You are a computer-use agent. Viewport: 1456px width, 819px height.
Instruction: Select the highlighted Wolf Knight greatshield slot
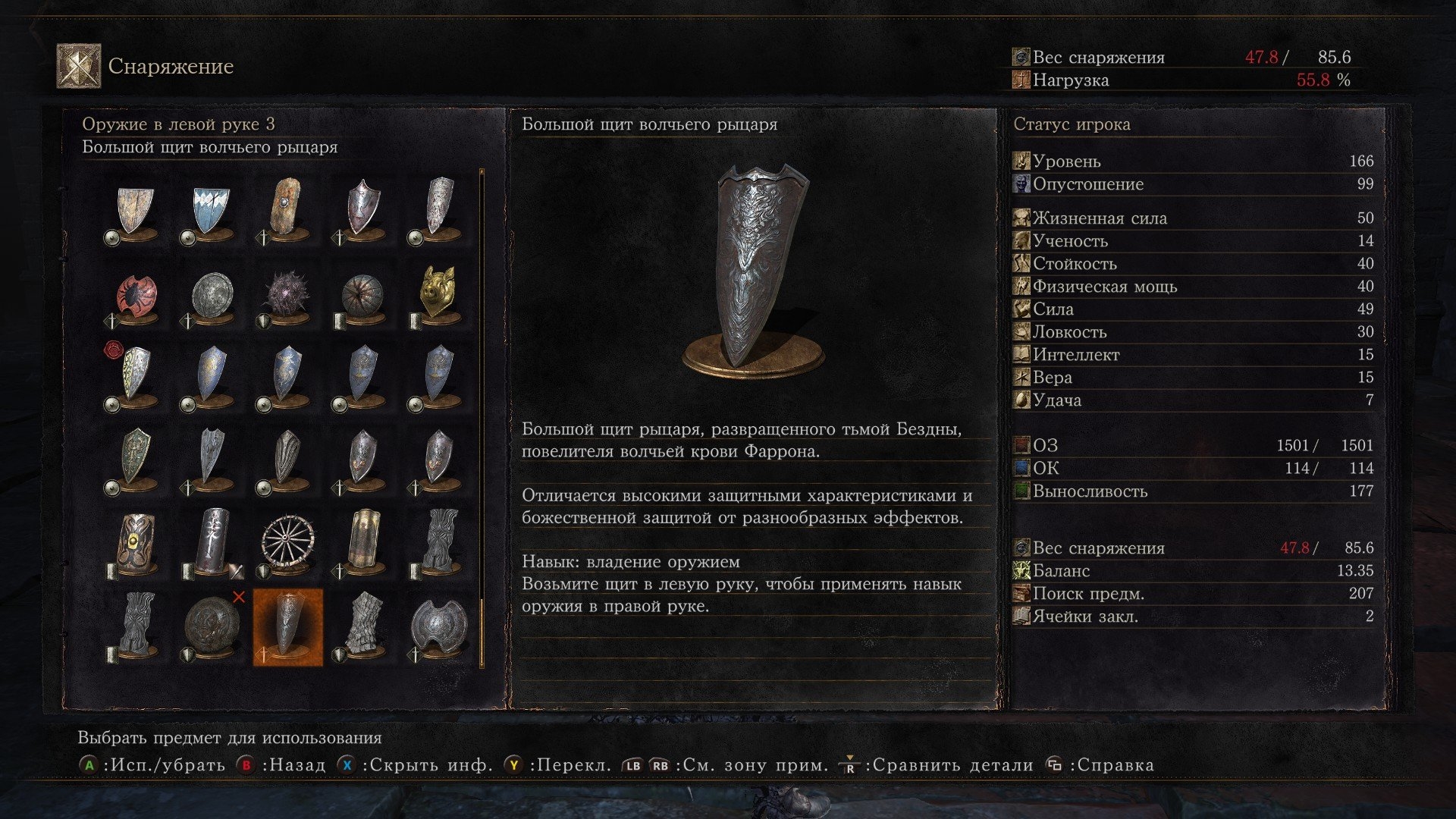[287, 627]
